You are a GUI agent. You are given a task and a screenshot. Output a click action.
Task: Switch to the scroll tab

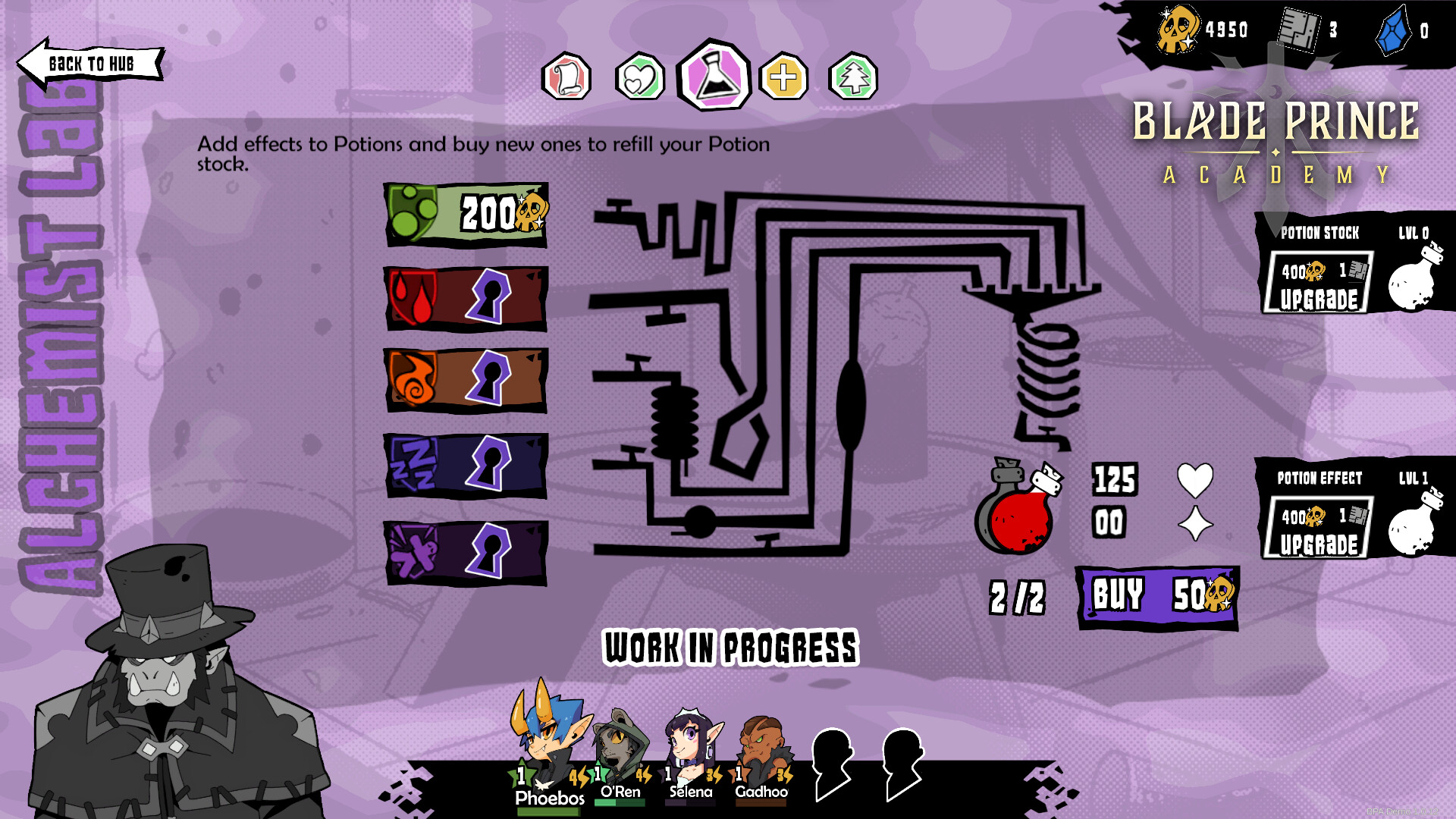pos(566,77)
